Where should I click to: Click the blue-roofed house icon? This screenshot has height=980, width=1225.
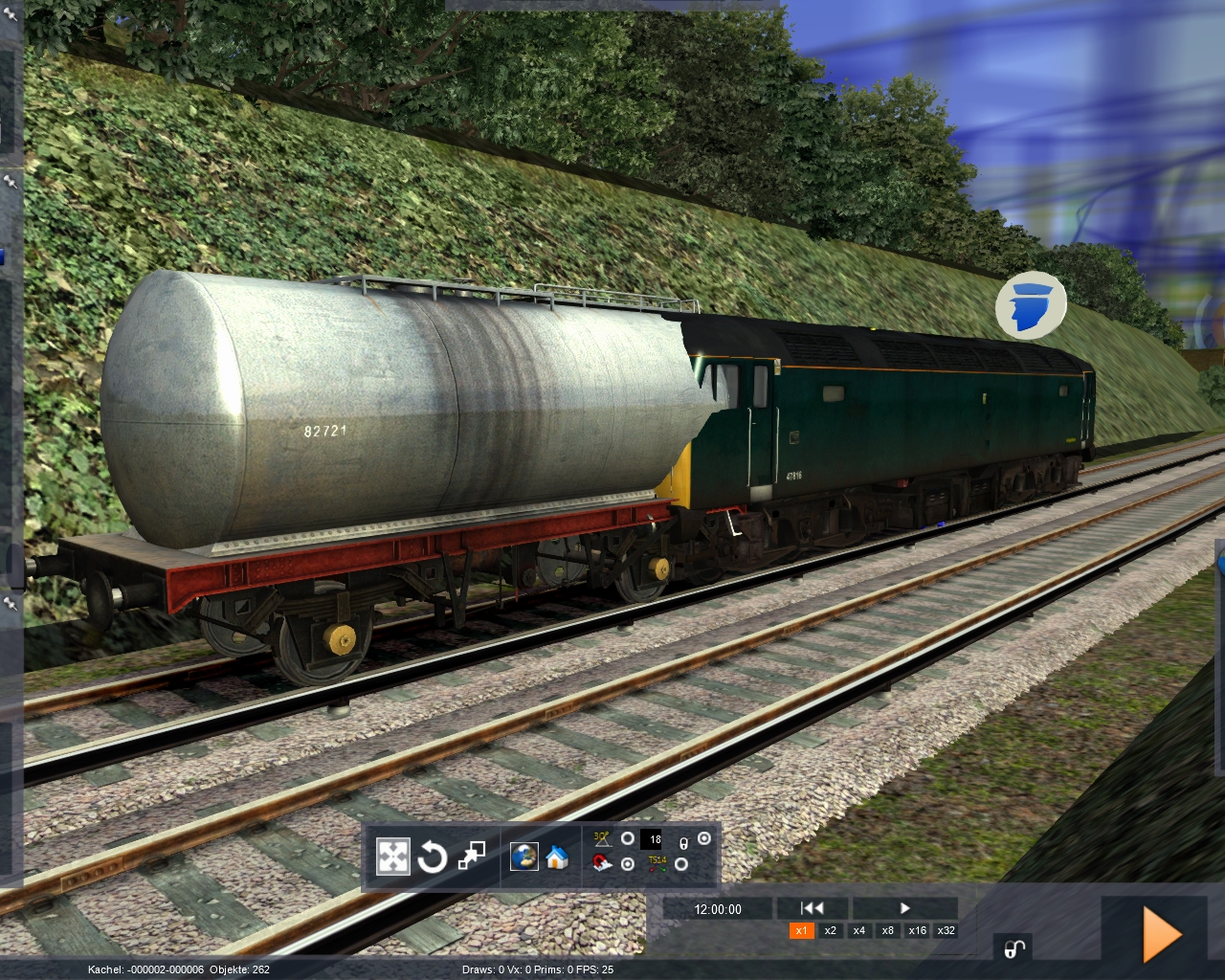(557, 857)
